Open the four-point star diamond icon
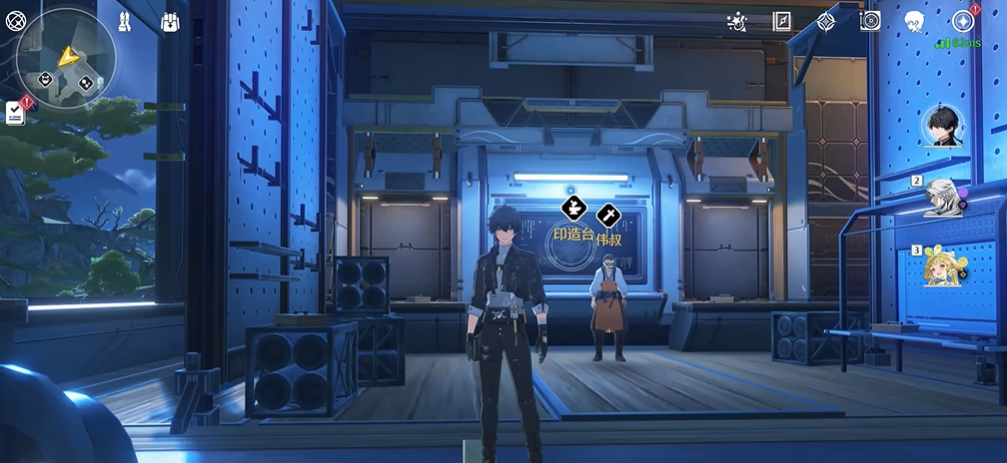Viewport: 1007px width, 463px height. click(826, 21)
